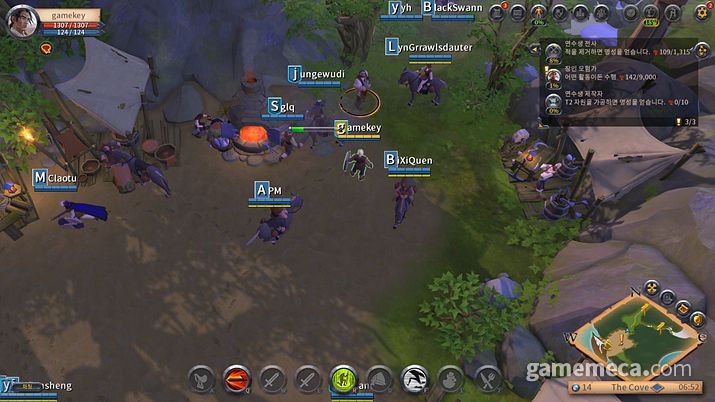Activate the red arrow ability
The image size is (715, 402).
(x=238, y=379)
